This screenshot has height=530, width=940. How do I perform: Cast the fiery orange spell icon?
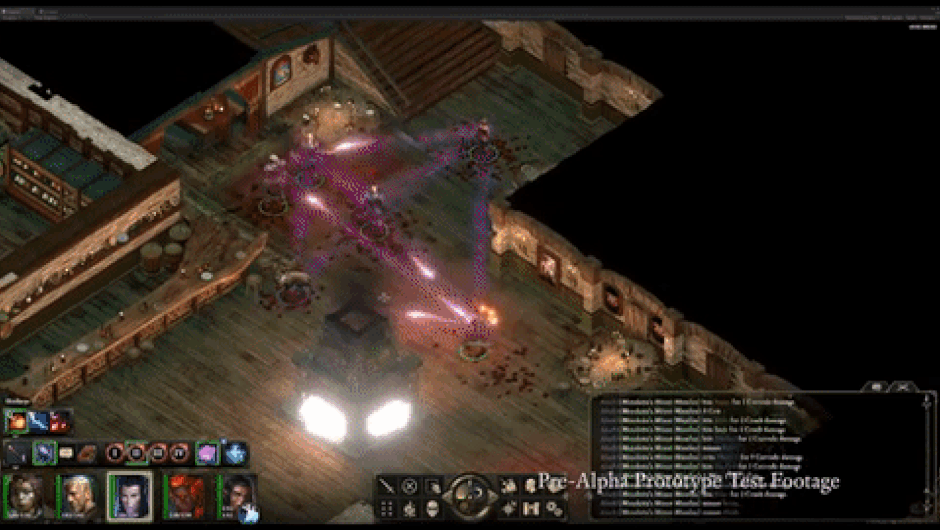(x=18, y=420)
